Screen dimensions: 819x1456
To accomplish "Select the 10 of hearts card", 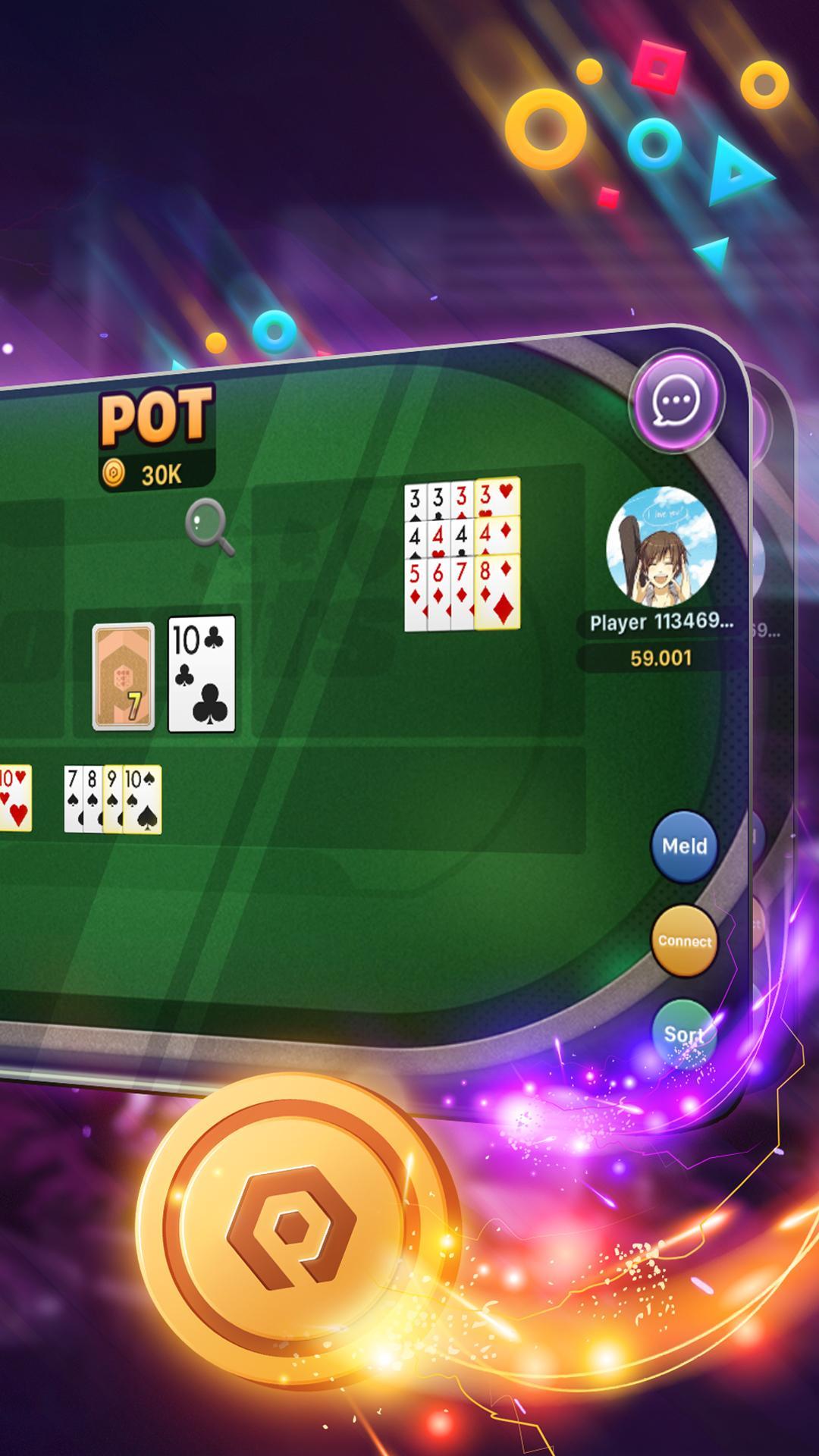I will pos(14,797).
